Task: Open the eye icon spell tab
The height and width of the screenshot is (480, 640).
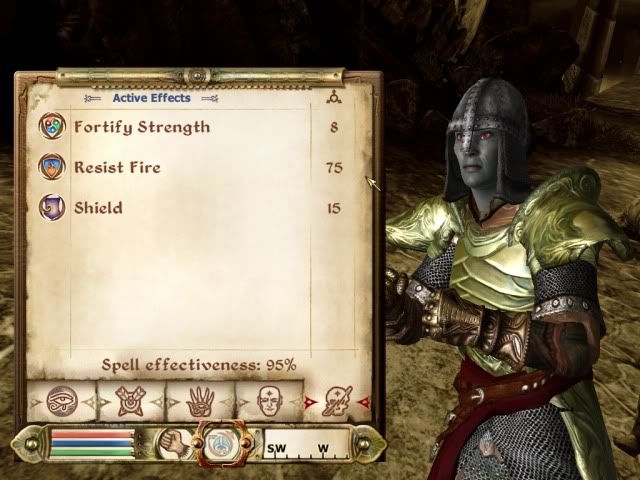Action: pos(60,402)
